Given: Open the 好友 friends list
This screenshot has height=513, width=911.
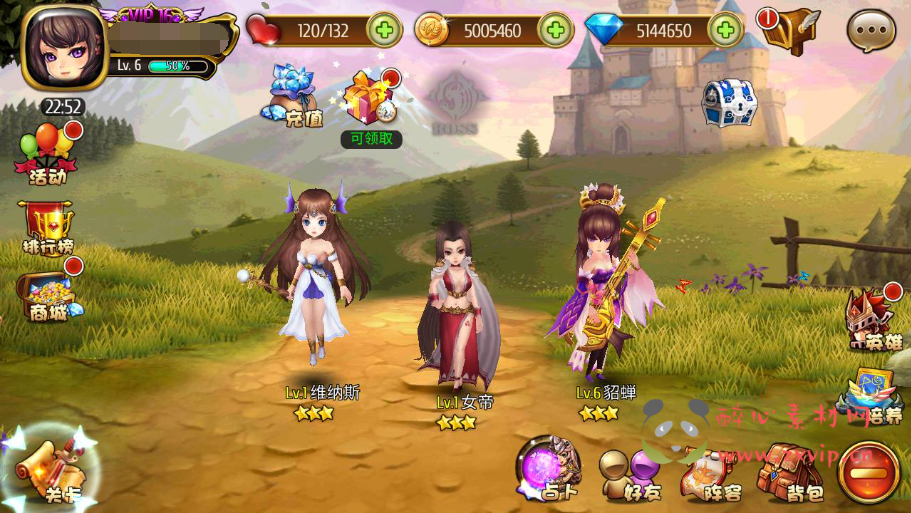Looking at the screenshot, I should pos(632,473).
